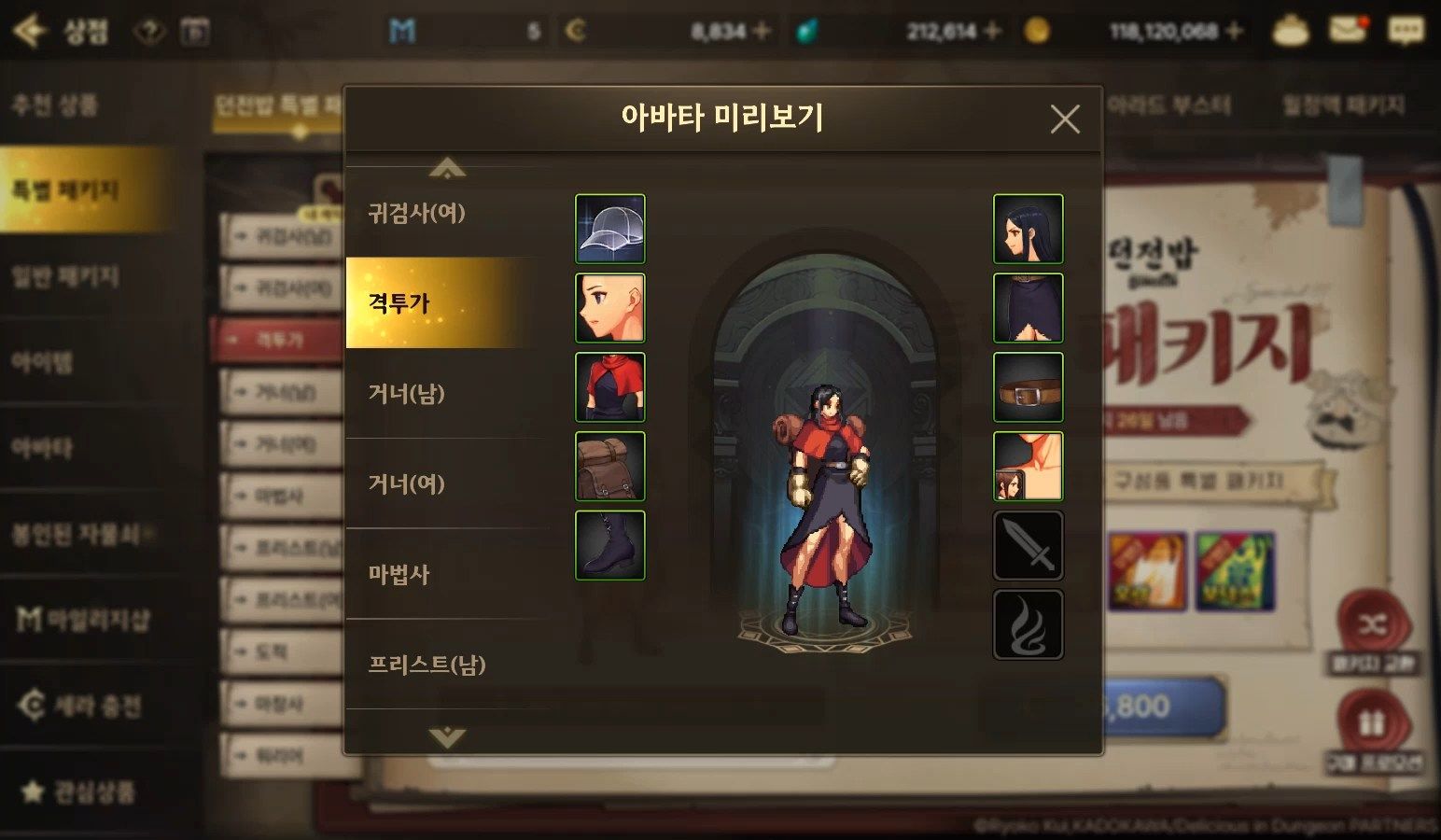Choose the long black hair avatar slot
Image resolution: width=1441 pixels, height=840 pixels.
1028,229
